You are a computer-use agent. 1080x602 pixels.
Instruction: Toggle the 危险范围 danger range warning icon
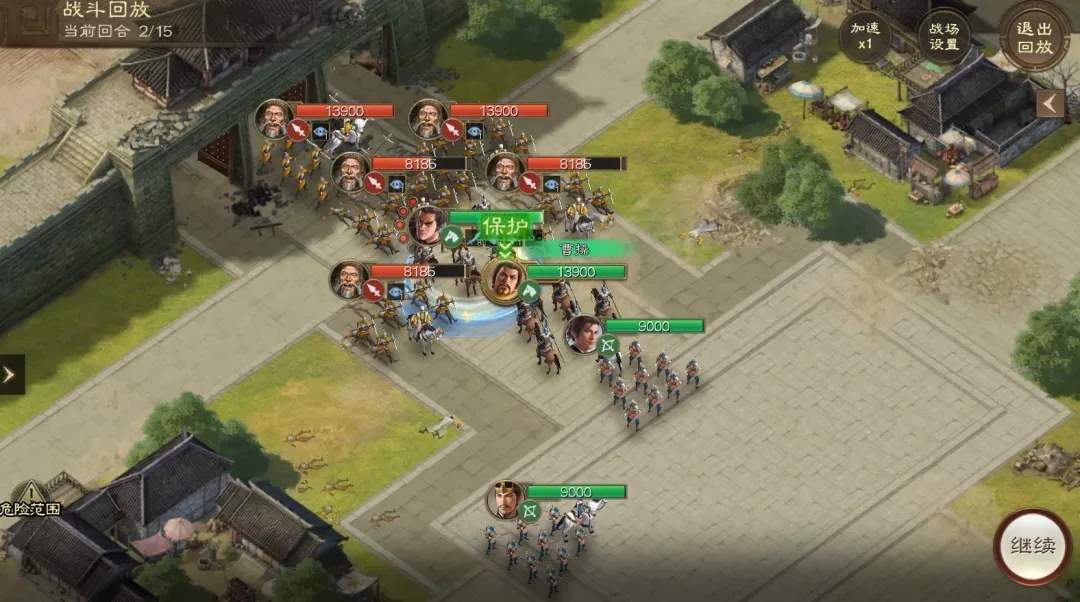(x=30, y=494)
